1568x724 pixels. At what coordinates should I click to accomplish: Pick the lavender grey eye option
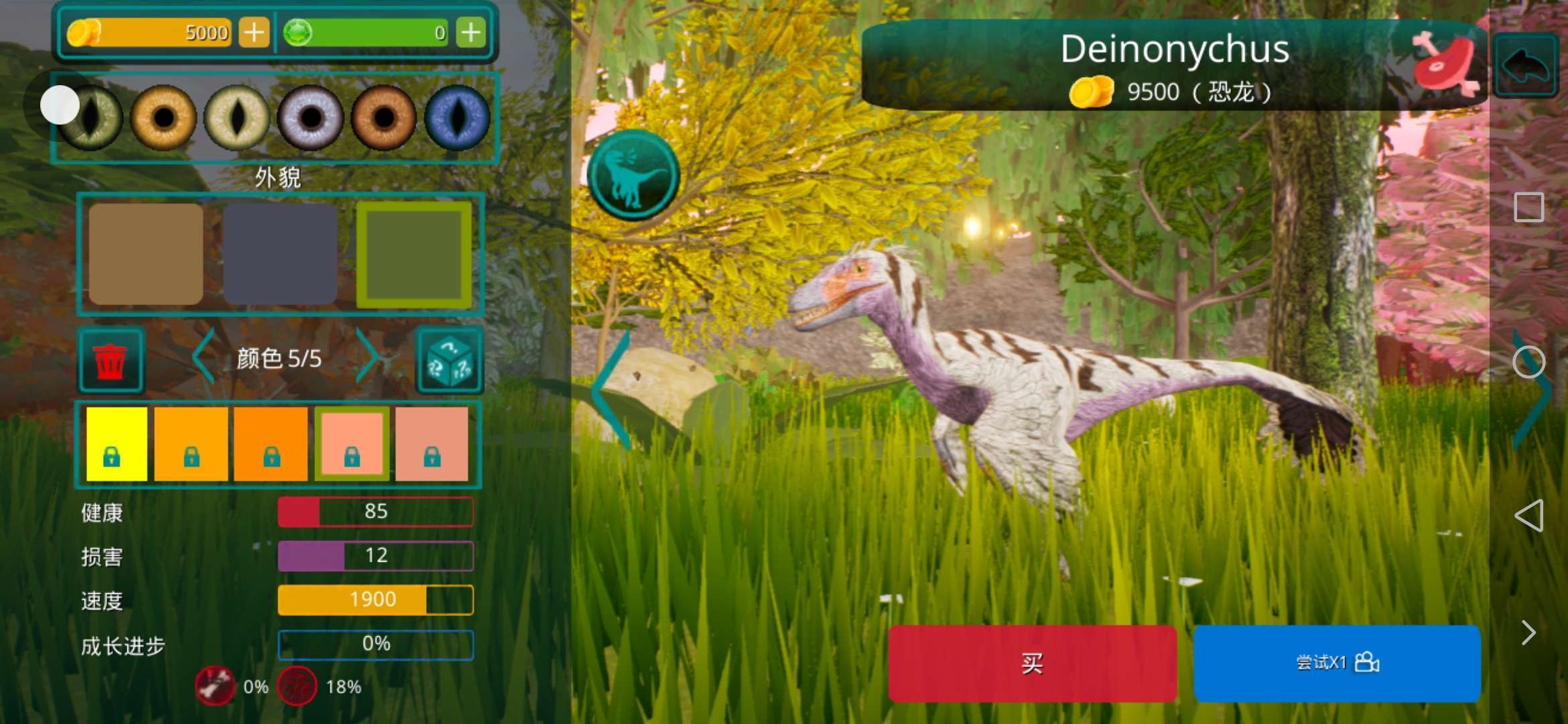coord(310,118)
